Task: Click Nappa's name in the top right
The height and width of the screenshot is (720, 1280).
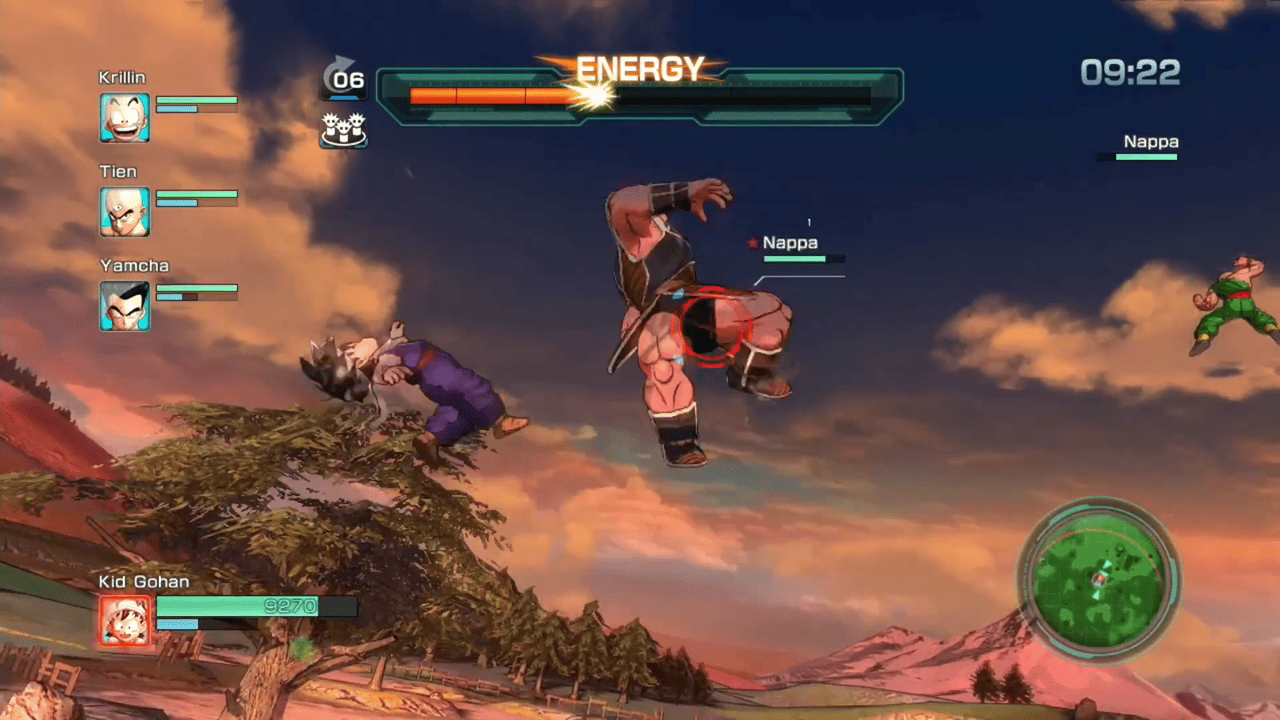Action: pyautogui.click(x=1150, y=141)
